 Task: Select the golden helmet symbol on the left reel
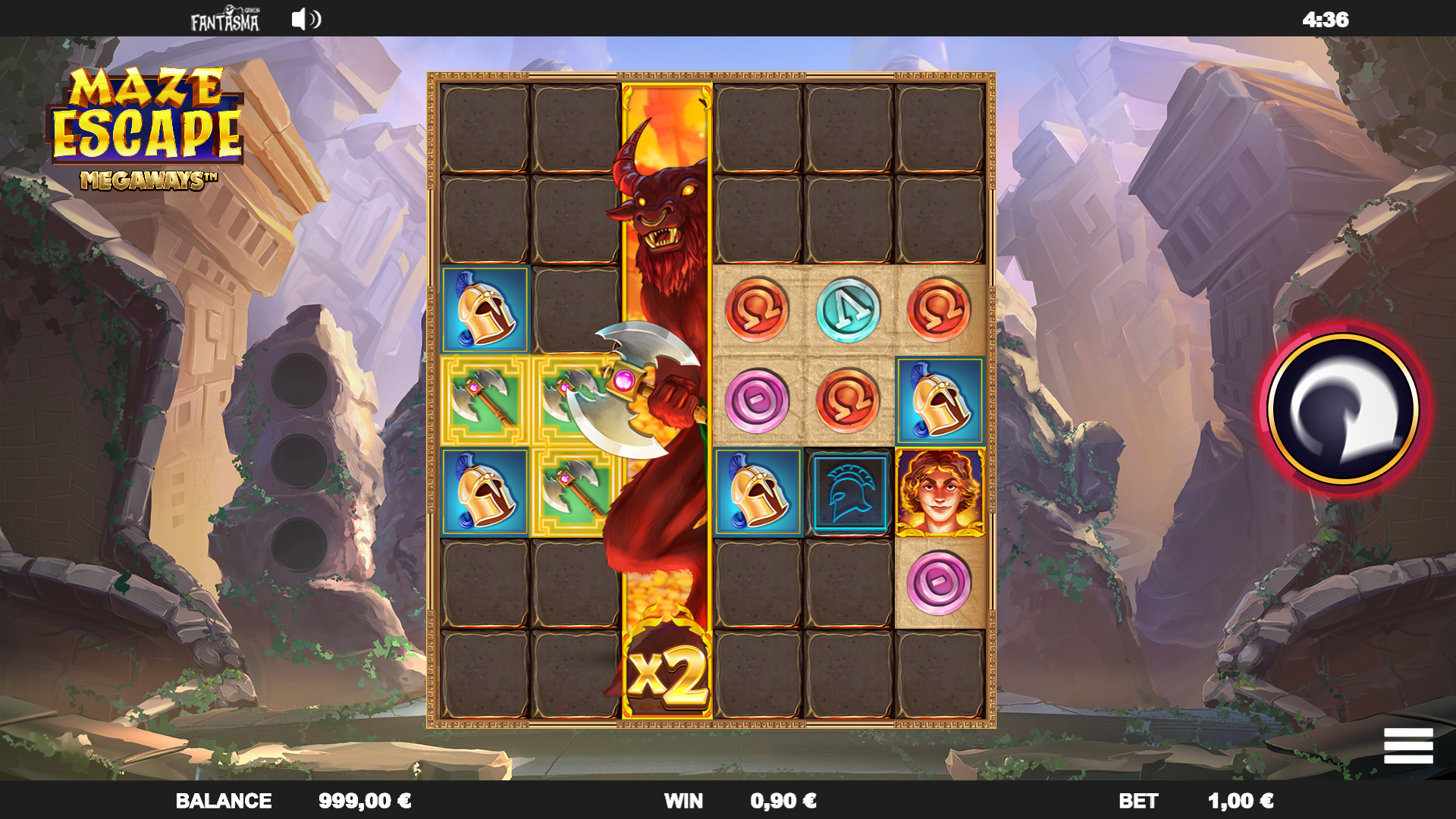coord(485,311)
